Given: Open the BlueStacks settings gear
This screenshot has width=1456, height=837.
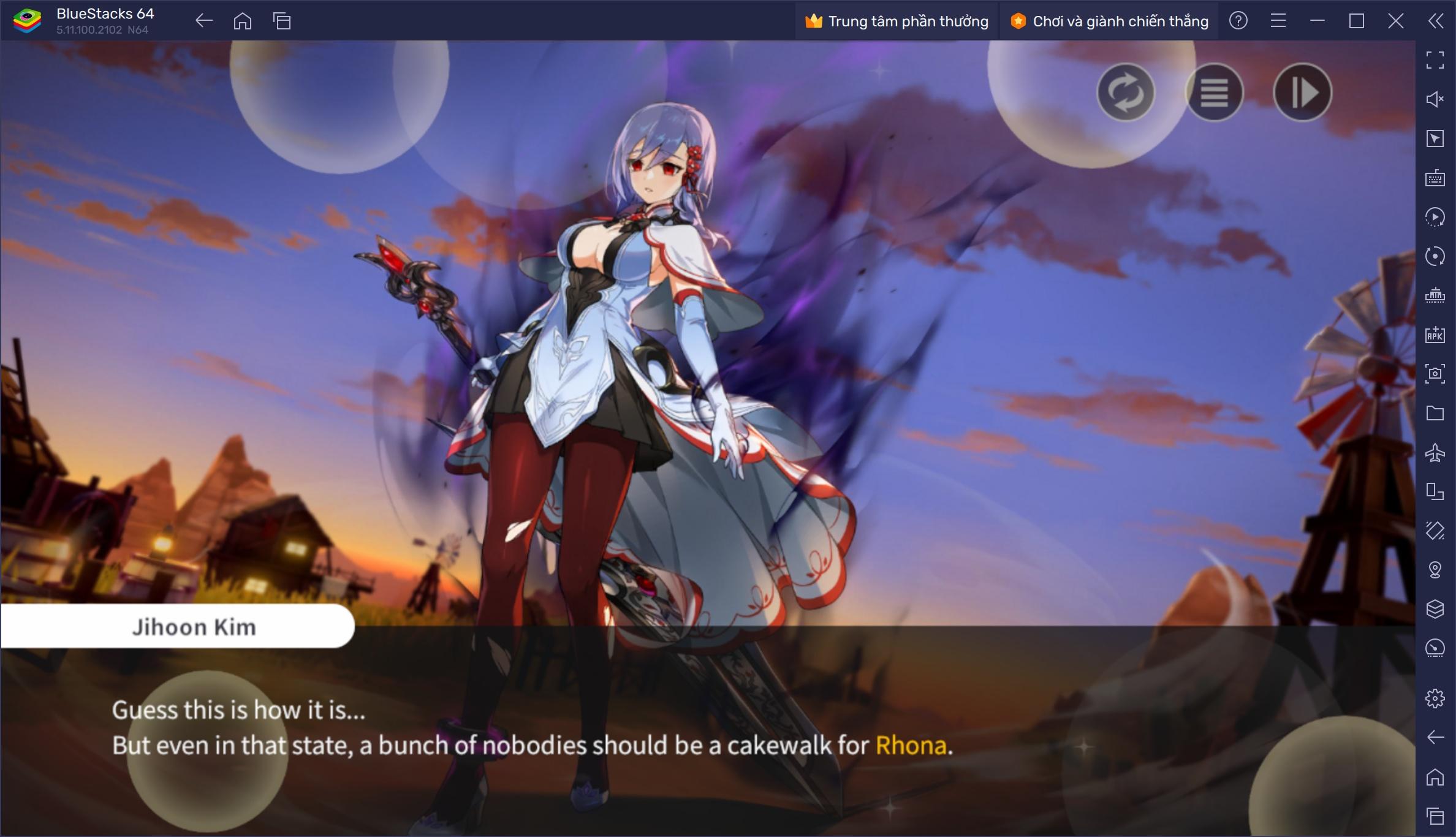Looking at the screenshot, I should click(1435, 698).
